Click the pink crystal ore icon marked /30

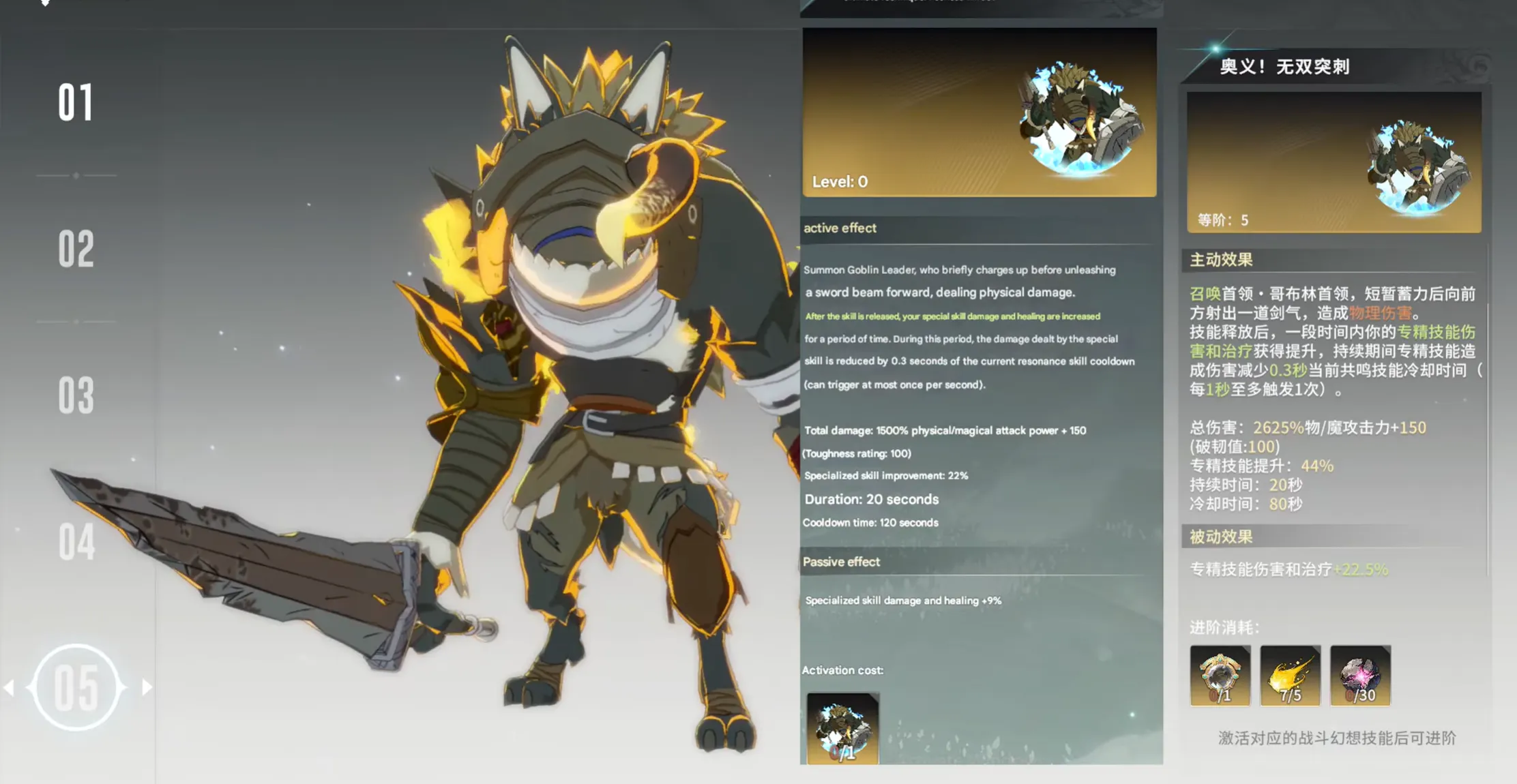1361,676
